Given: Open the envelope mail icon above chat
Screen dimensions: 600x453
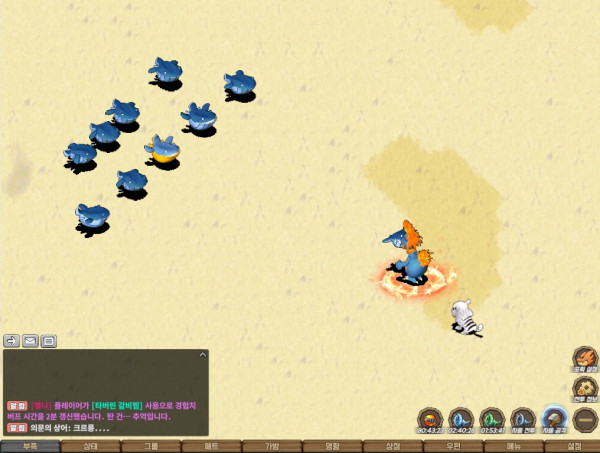Looking at the screenshot, I should tap(31, 341).
